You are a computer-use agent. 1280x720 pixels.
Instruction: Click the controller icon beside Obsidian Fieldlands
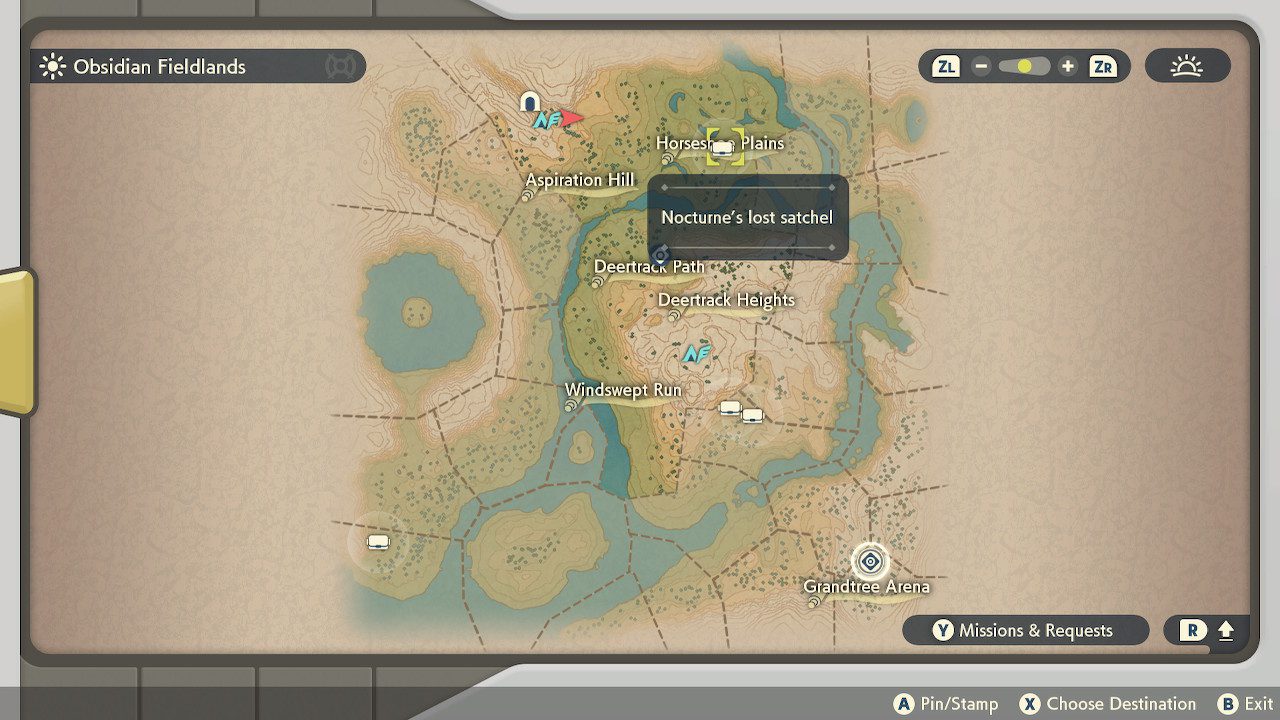coord(341,66)
